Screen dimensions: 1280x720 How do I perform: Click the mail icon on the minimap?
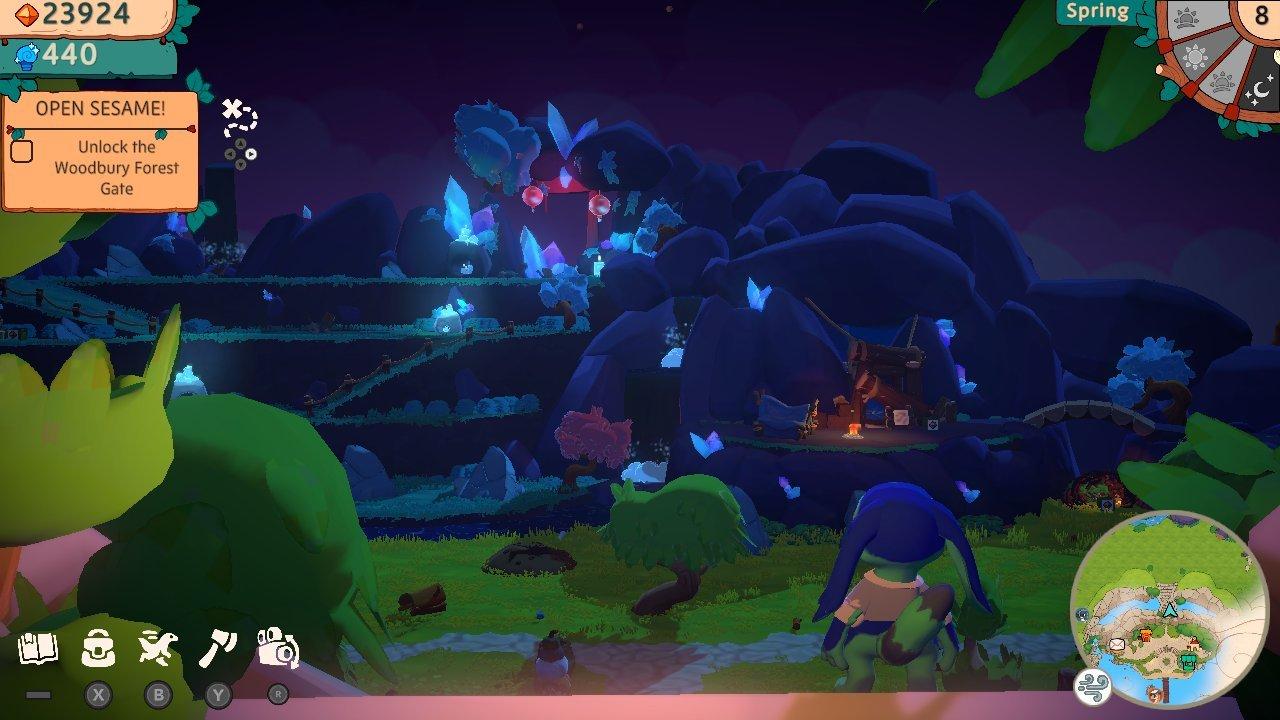tap(1117, 645)
